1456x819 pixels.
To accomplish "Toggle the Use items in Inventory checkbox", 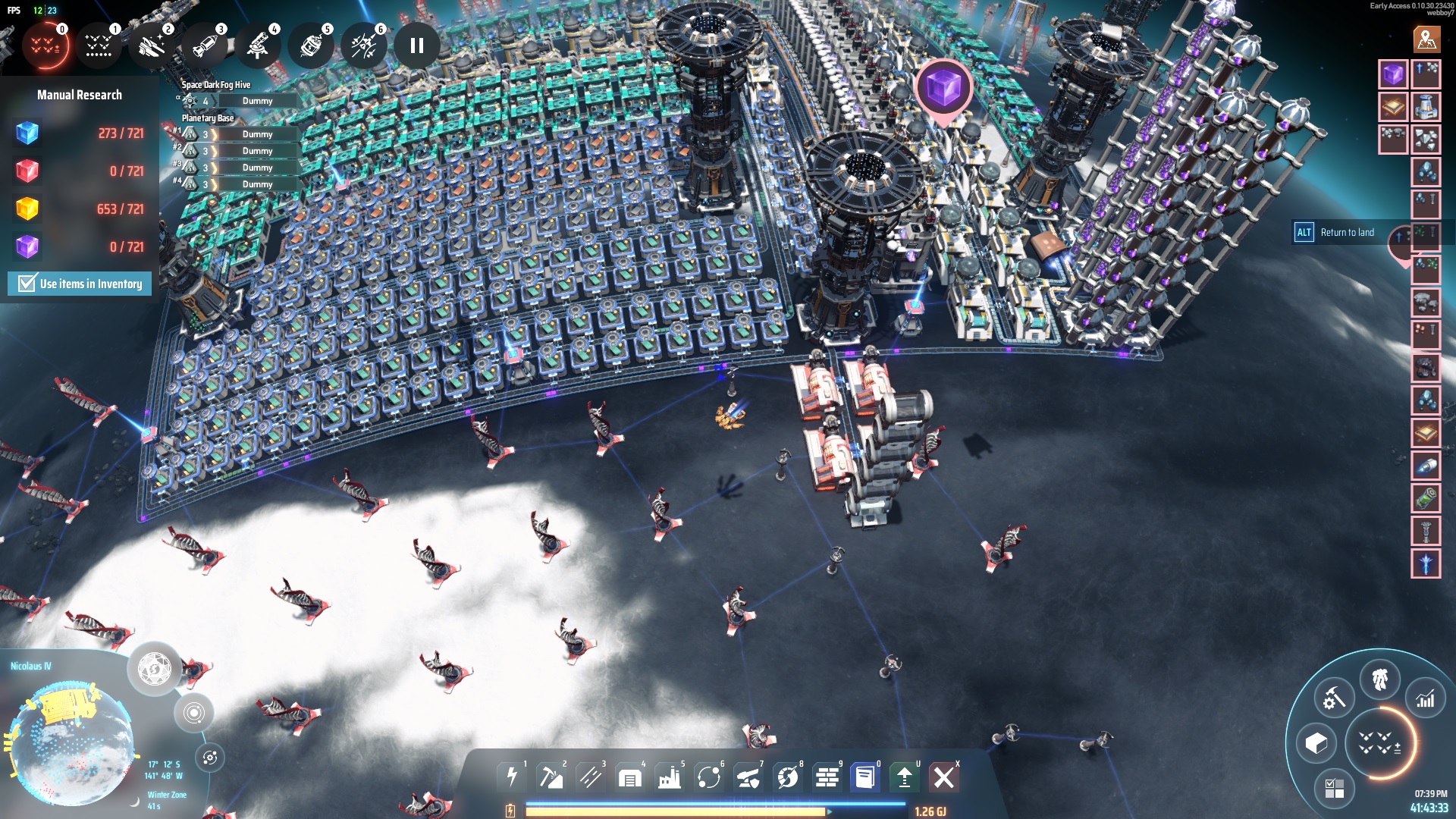I will point(27,284).
